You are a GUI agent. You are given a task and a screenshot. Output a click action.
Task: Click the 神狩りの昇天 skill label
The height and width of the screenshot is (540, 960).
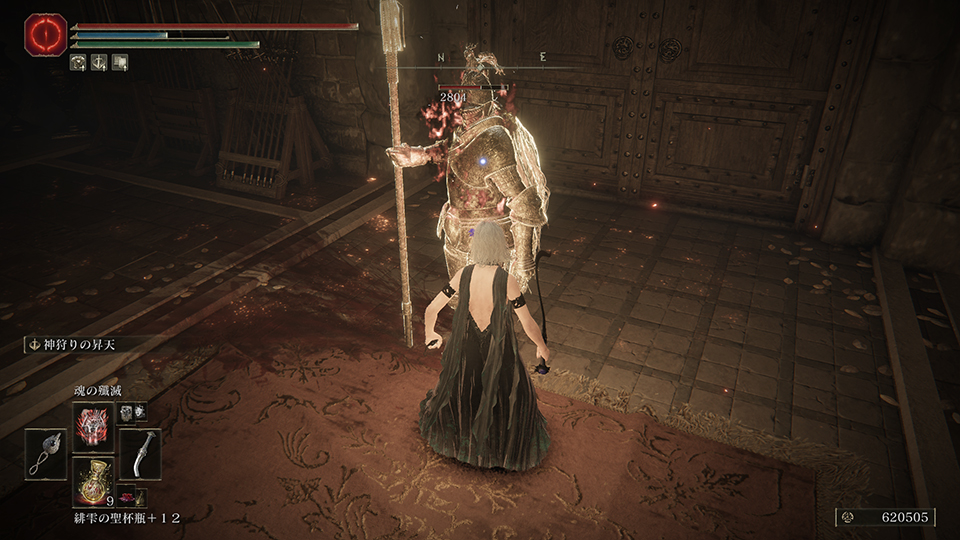coord(72,345)
